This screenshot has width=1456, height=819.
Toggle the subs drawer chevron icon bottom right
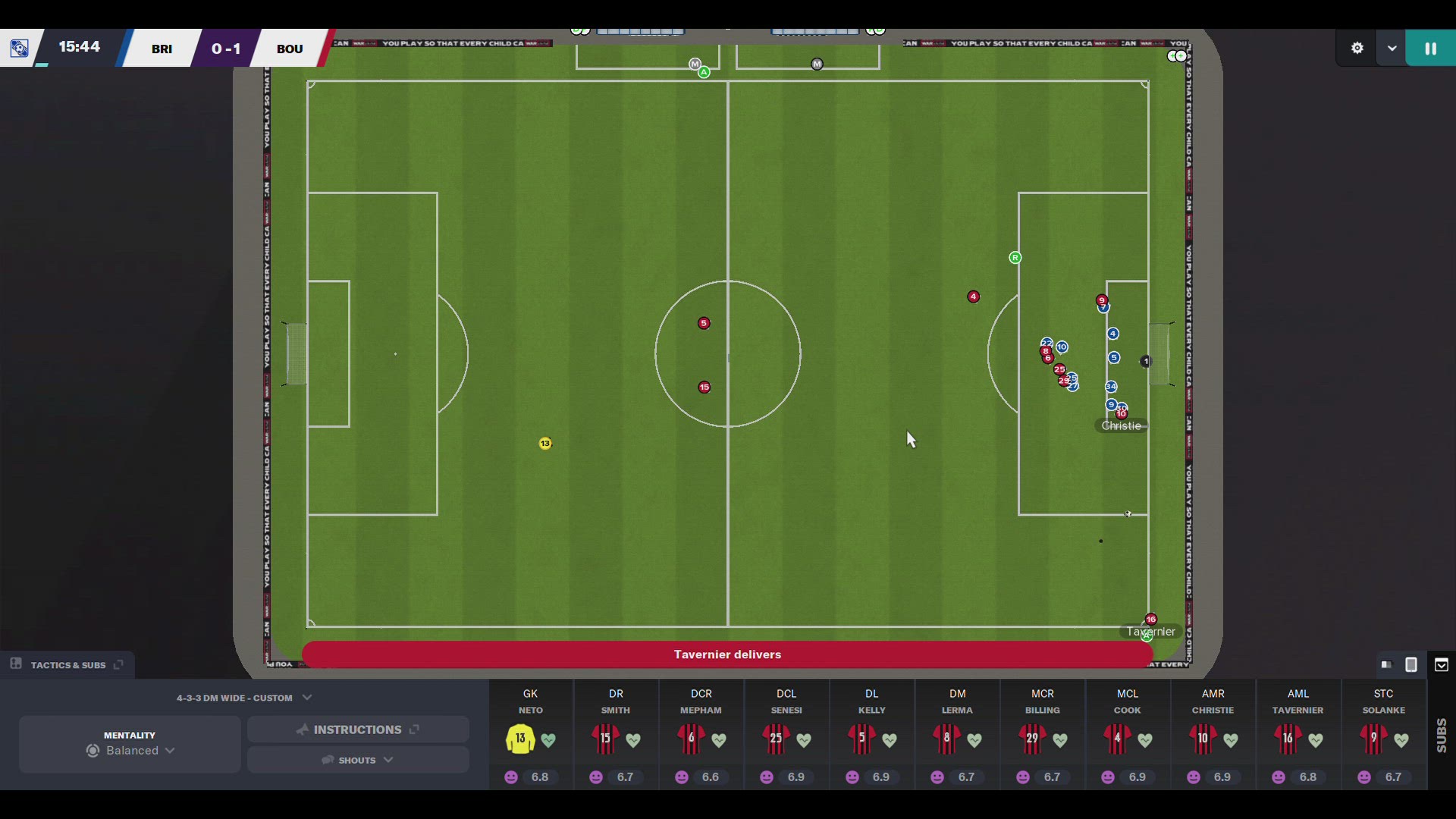click(1442, 665)
